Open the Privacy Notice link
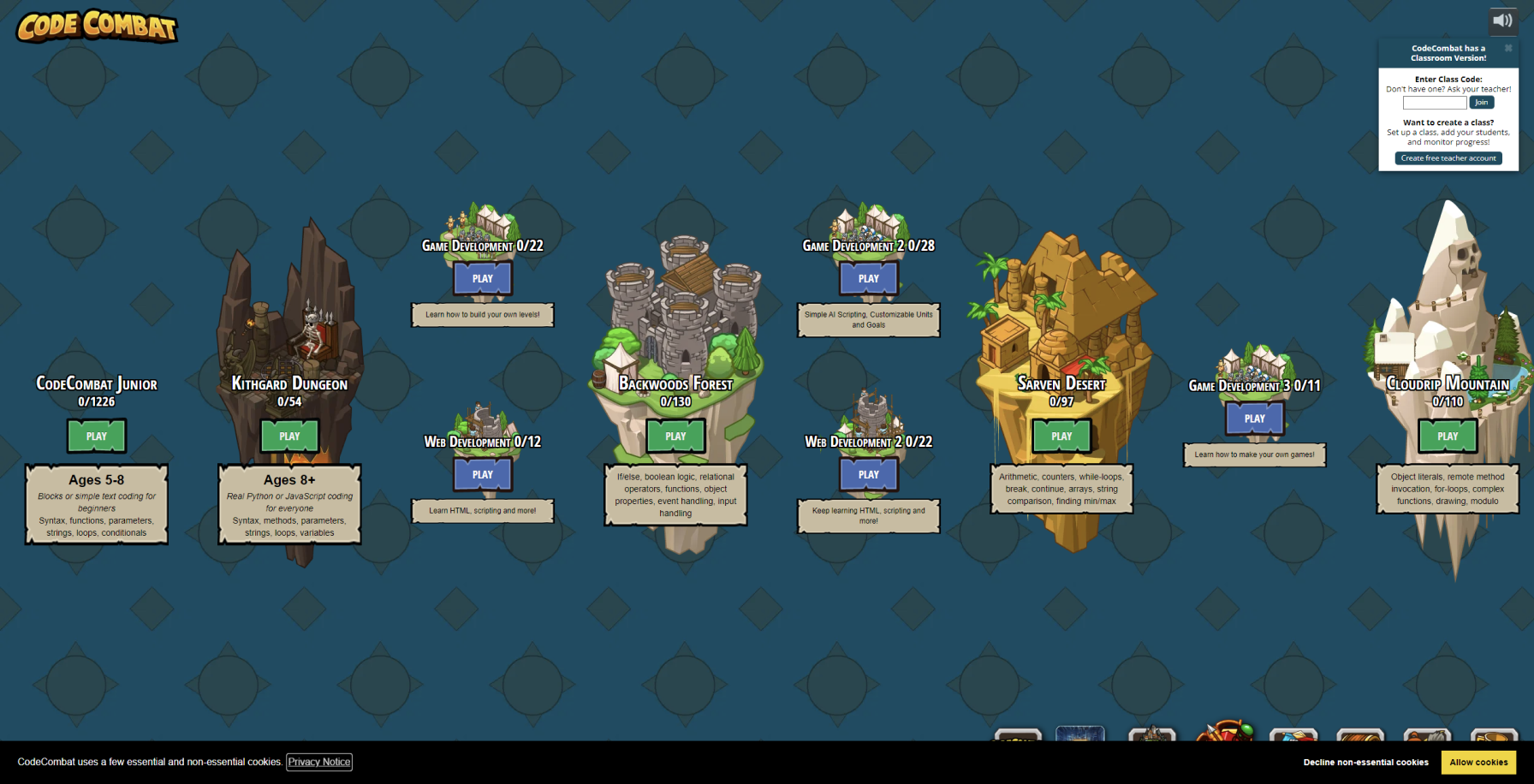This screenshot has width=1534, height=784. (x=319, y=762)
